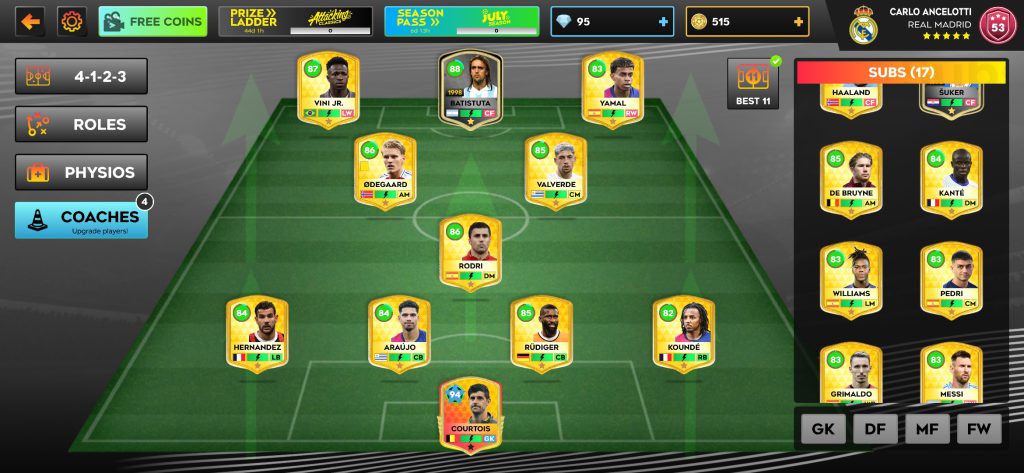
Task: Open the Roles menu
Action: tap(81, 124)
